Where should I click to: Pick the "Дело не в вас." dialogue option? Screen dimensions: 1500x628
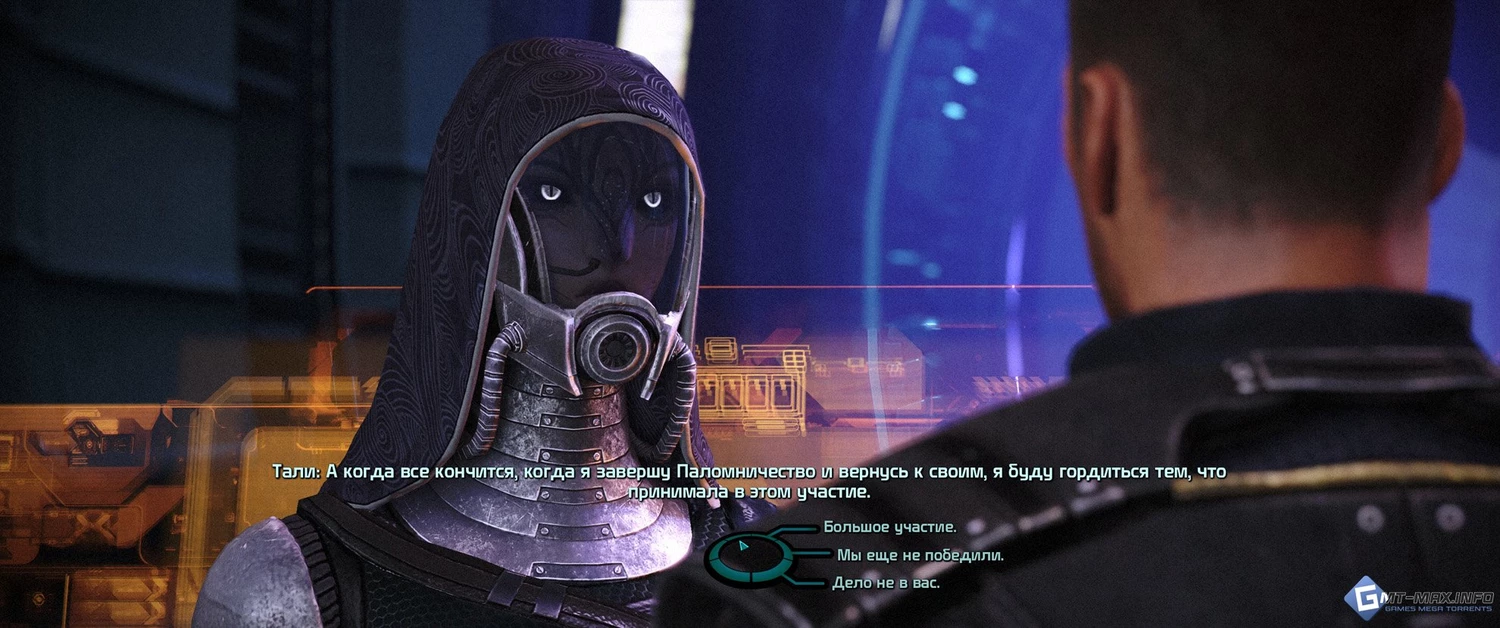[x=886, y=582]
